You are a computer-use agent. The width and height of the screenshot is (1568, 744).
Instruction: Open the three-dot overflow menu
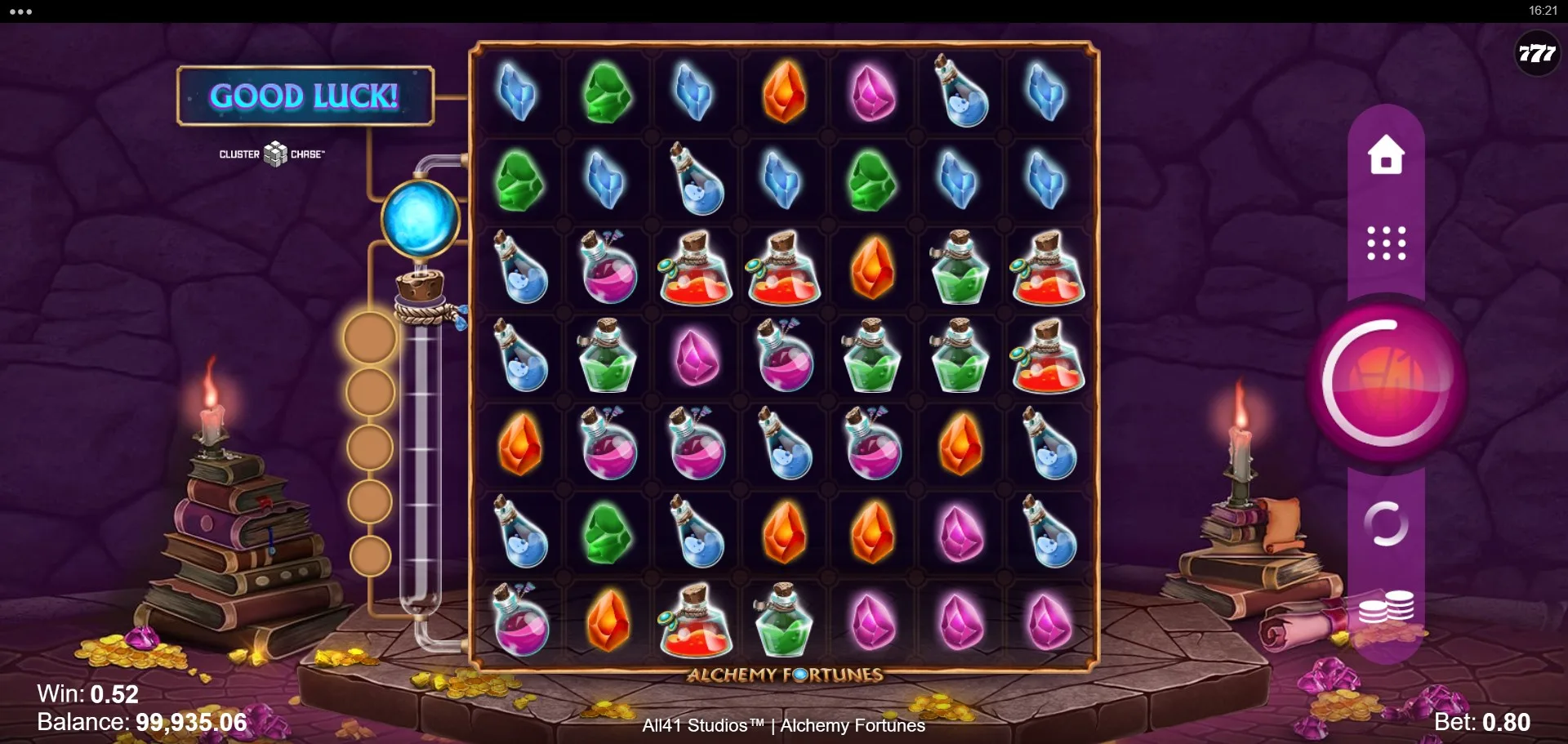pyautogui.click(x=21, y=11)
